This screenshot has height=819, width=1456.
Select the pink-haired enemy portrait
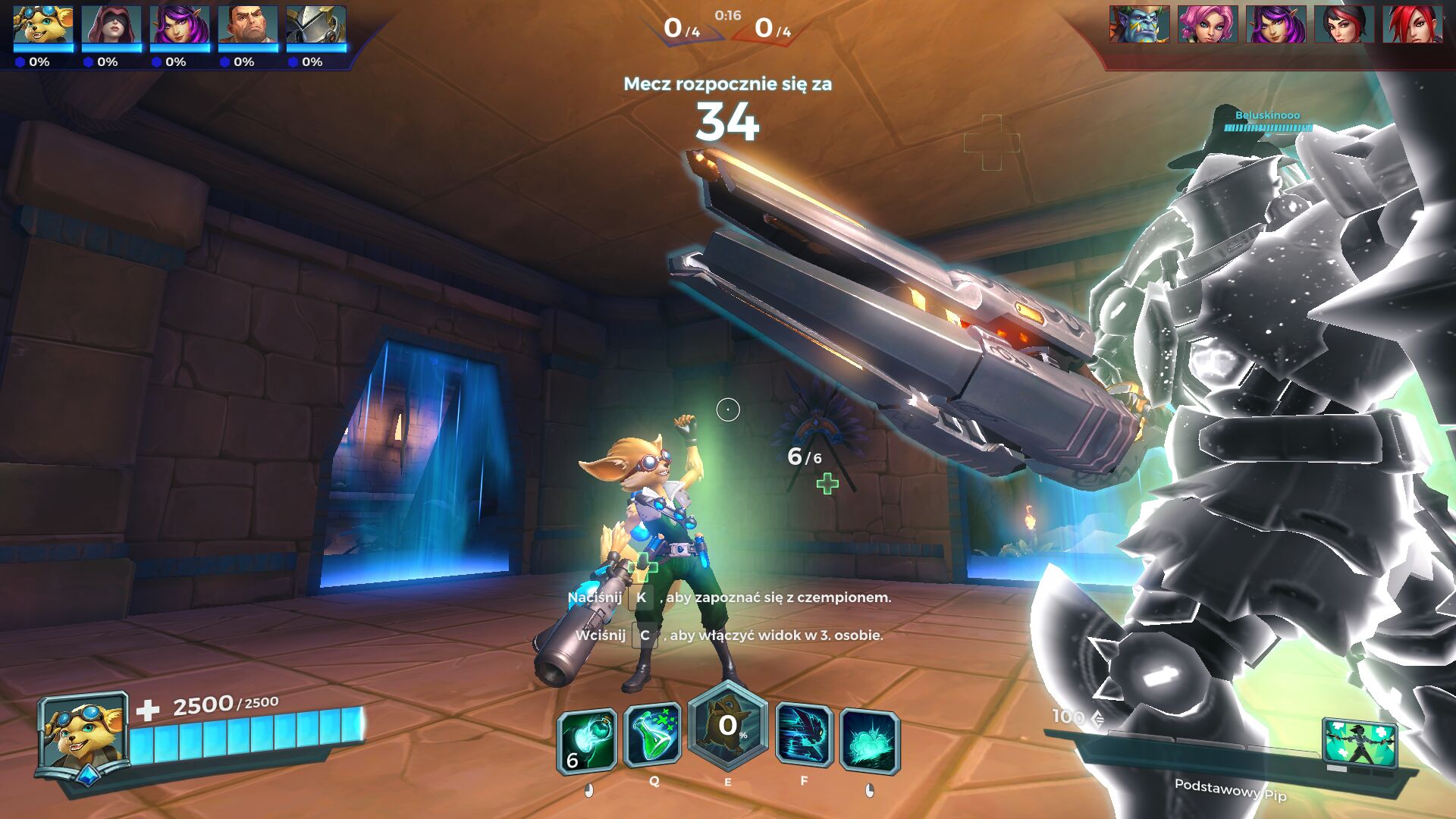(x=1207, y=24)
